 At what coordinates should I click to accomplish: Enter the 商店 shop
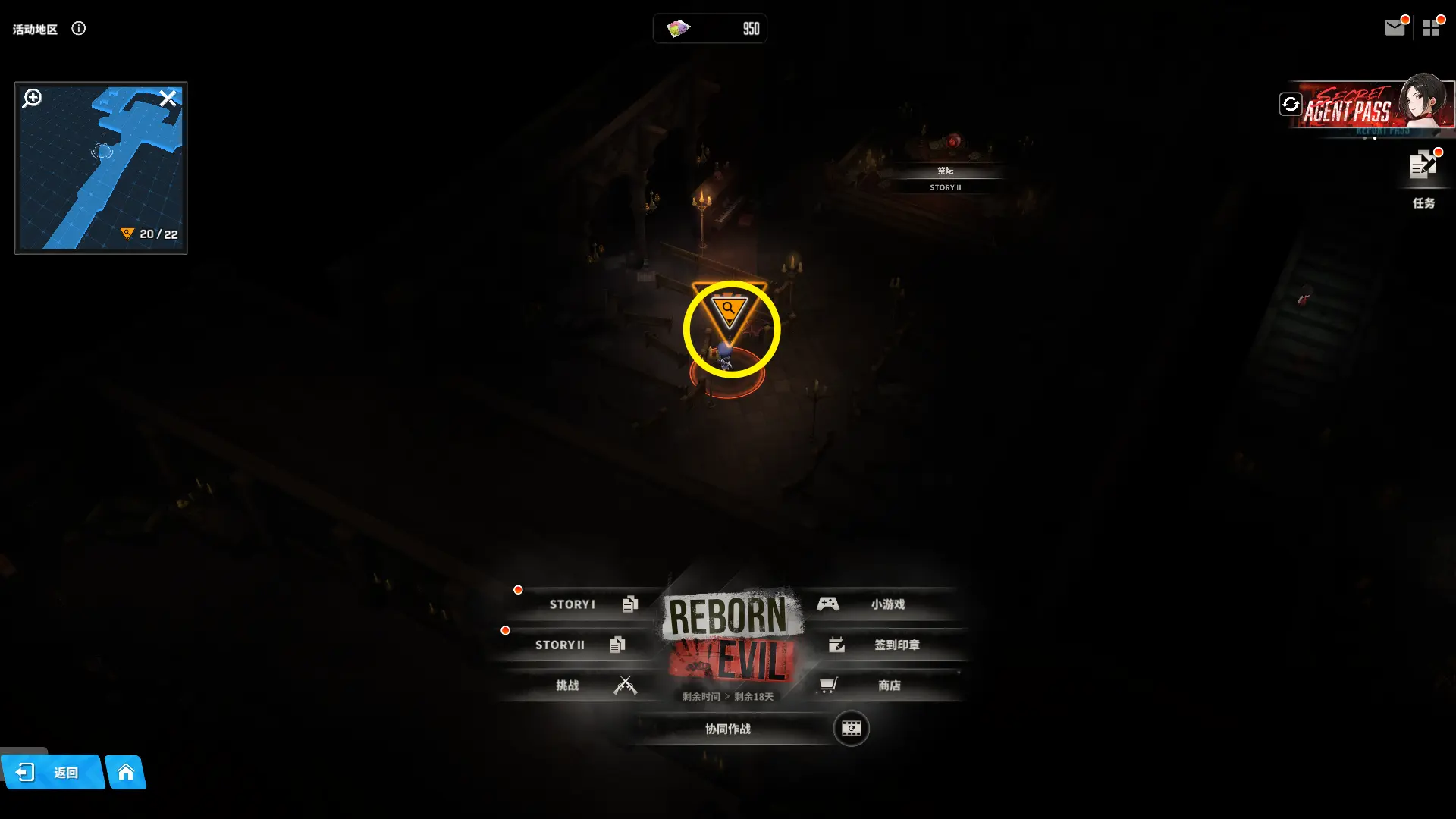pyautogui.click(x=887, y=686)
